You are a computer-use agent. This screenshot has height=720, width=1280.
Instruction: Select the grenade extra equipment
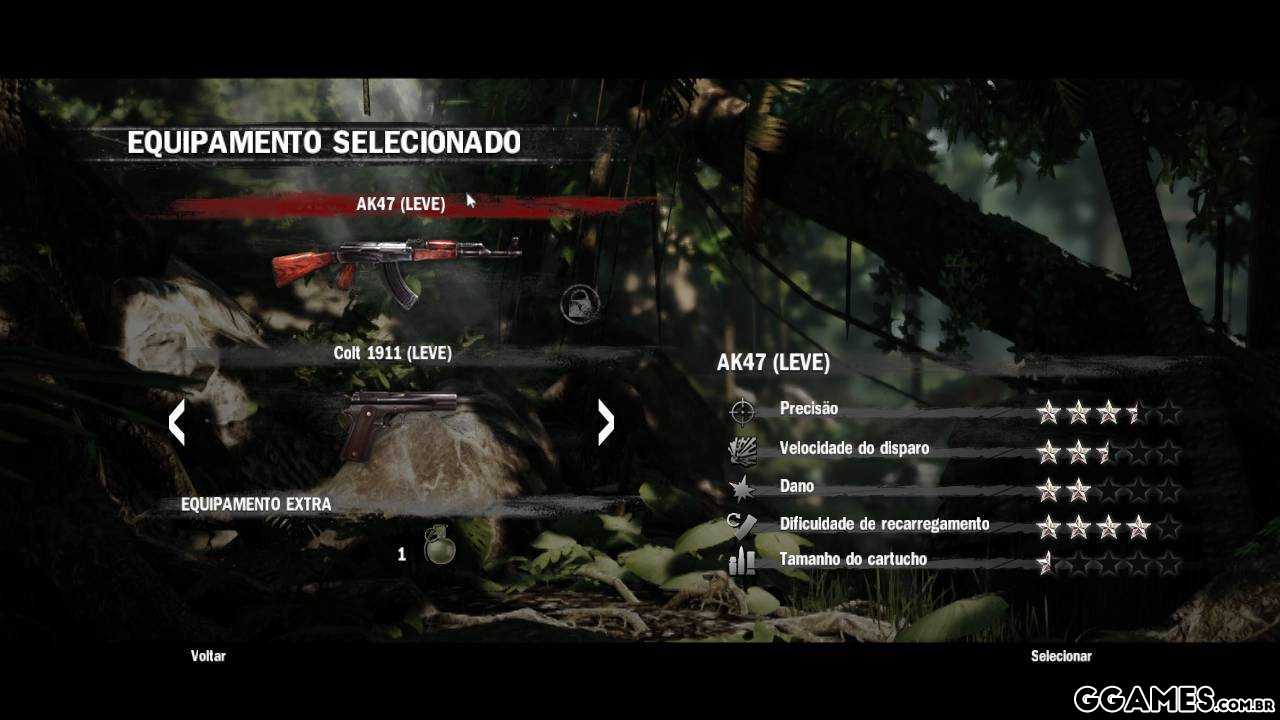click(438, 545)
